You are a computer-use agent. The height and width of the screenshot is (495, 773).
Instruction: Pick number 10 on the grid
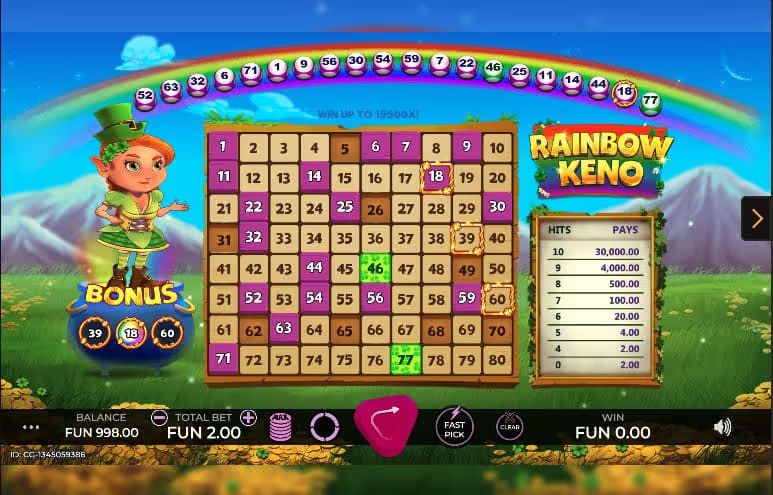coord(496,148)
